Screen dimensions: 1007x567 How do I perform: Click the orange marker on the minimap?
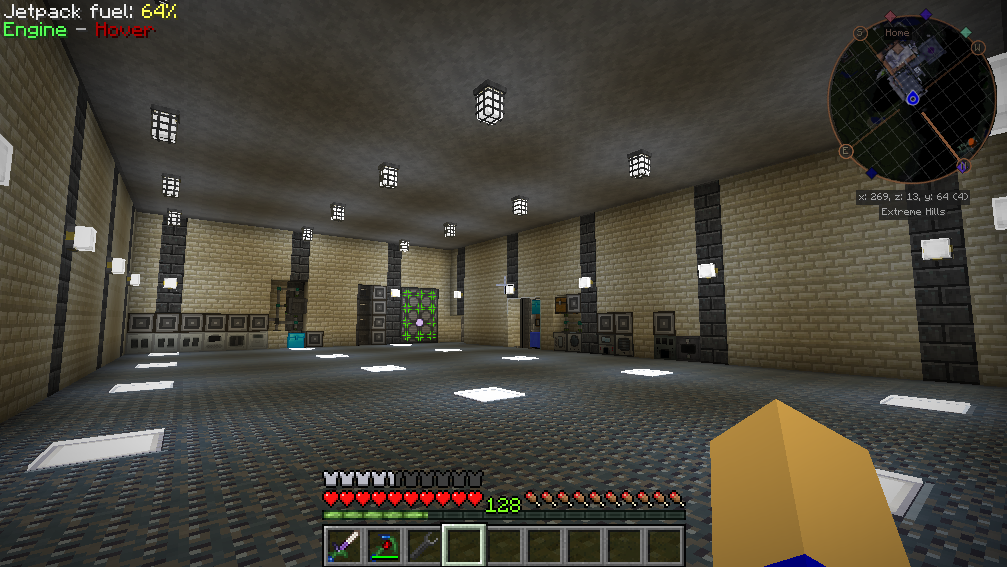pos(969,141)
